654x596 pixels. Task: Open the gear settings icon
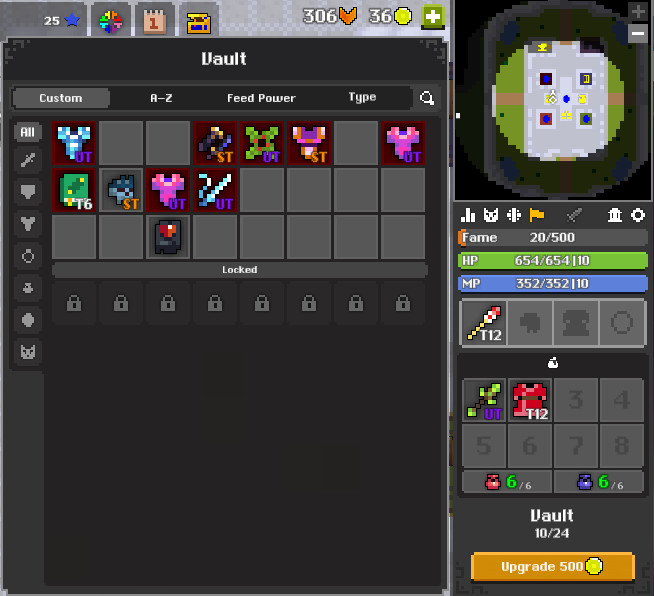tap(637, 215)
